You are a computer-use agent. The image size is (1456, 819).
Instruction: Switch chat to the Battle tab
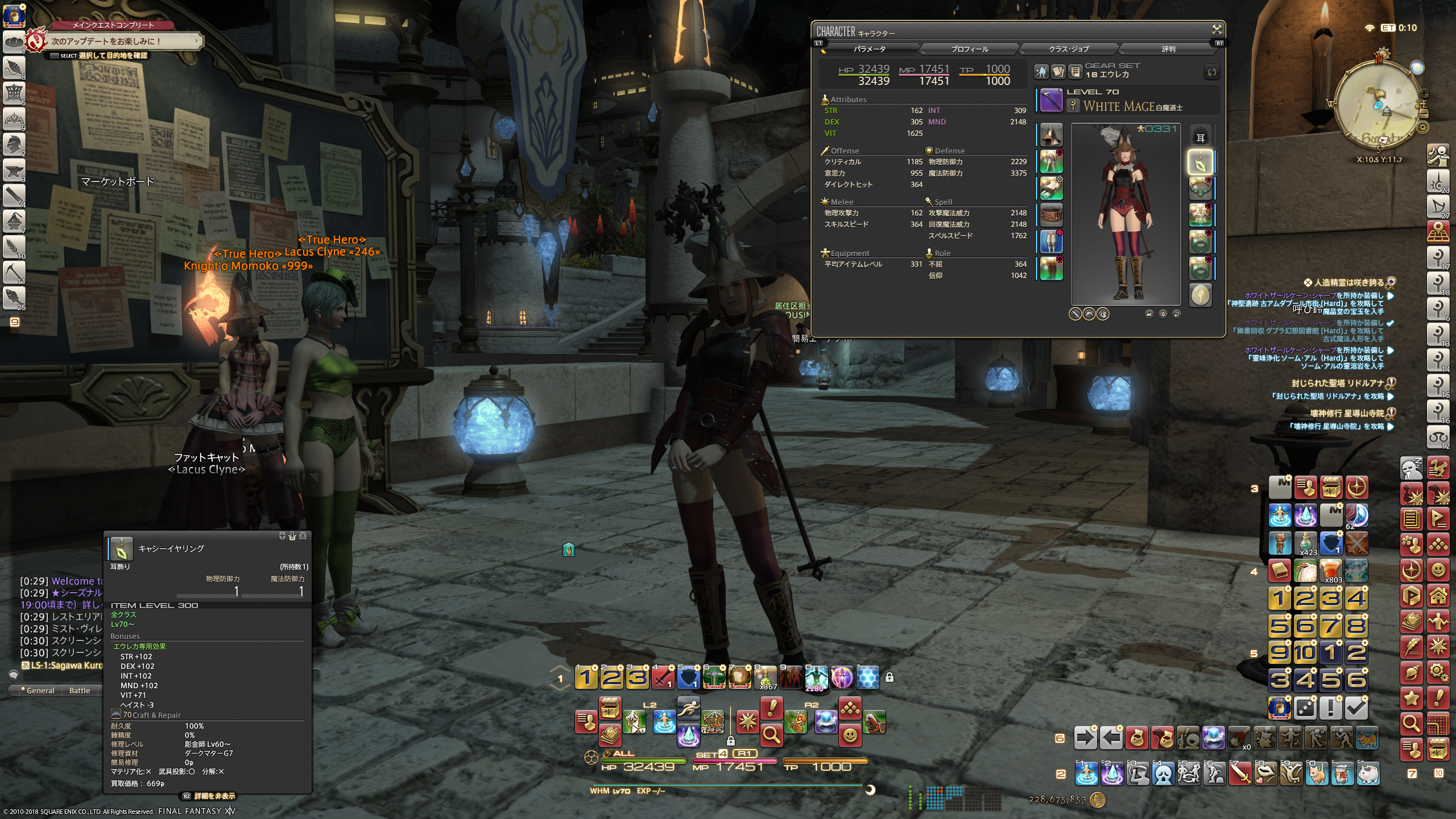click(80, 690)
